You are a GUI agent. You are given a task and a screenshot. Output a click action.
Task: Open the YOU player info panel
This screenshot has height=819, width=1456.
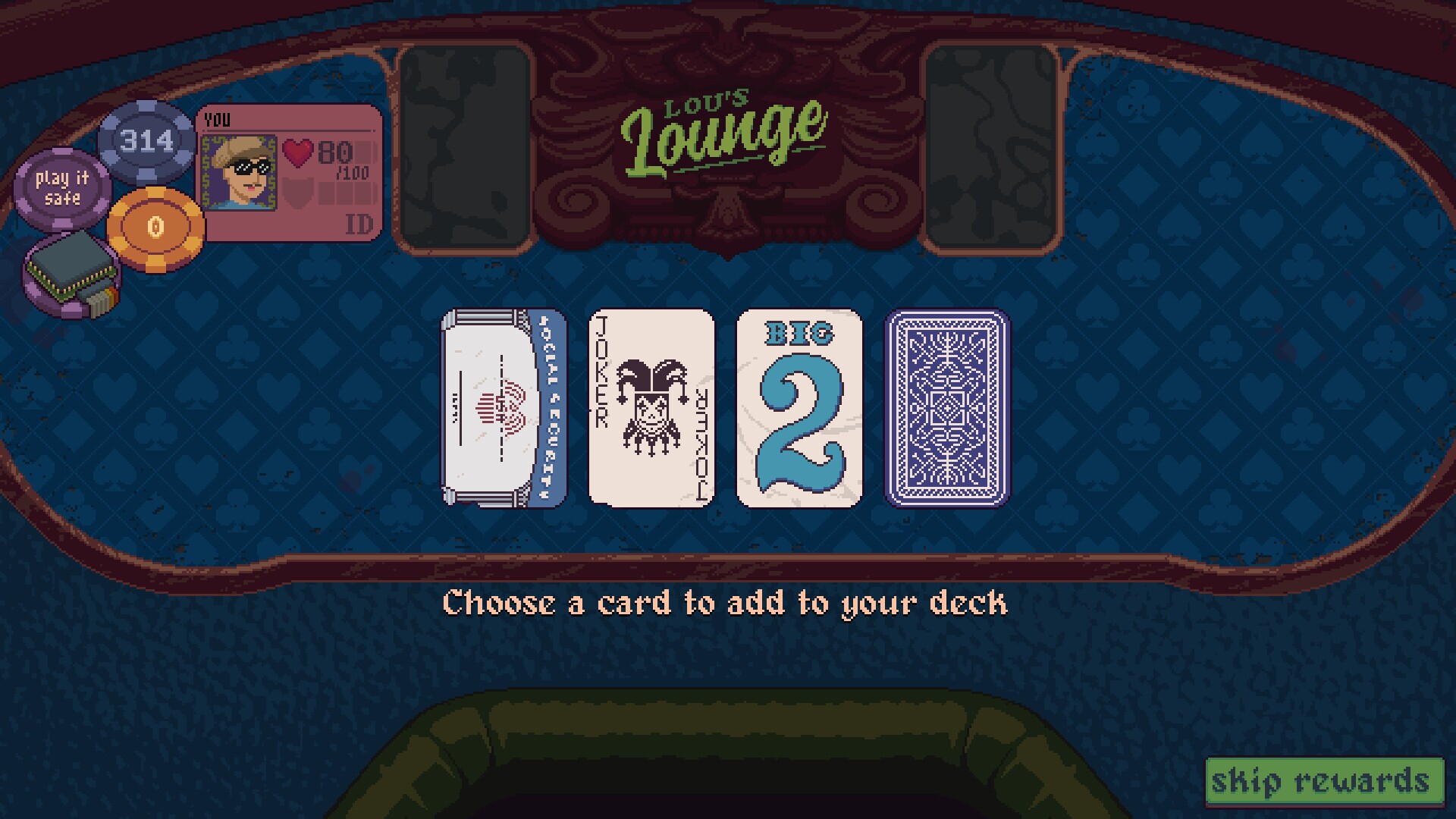point(218,119)
